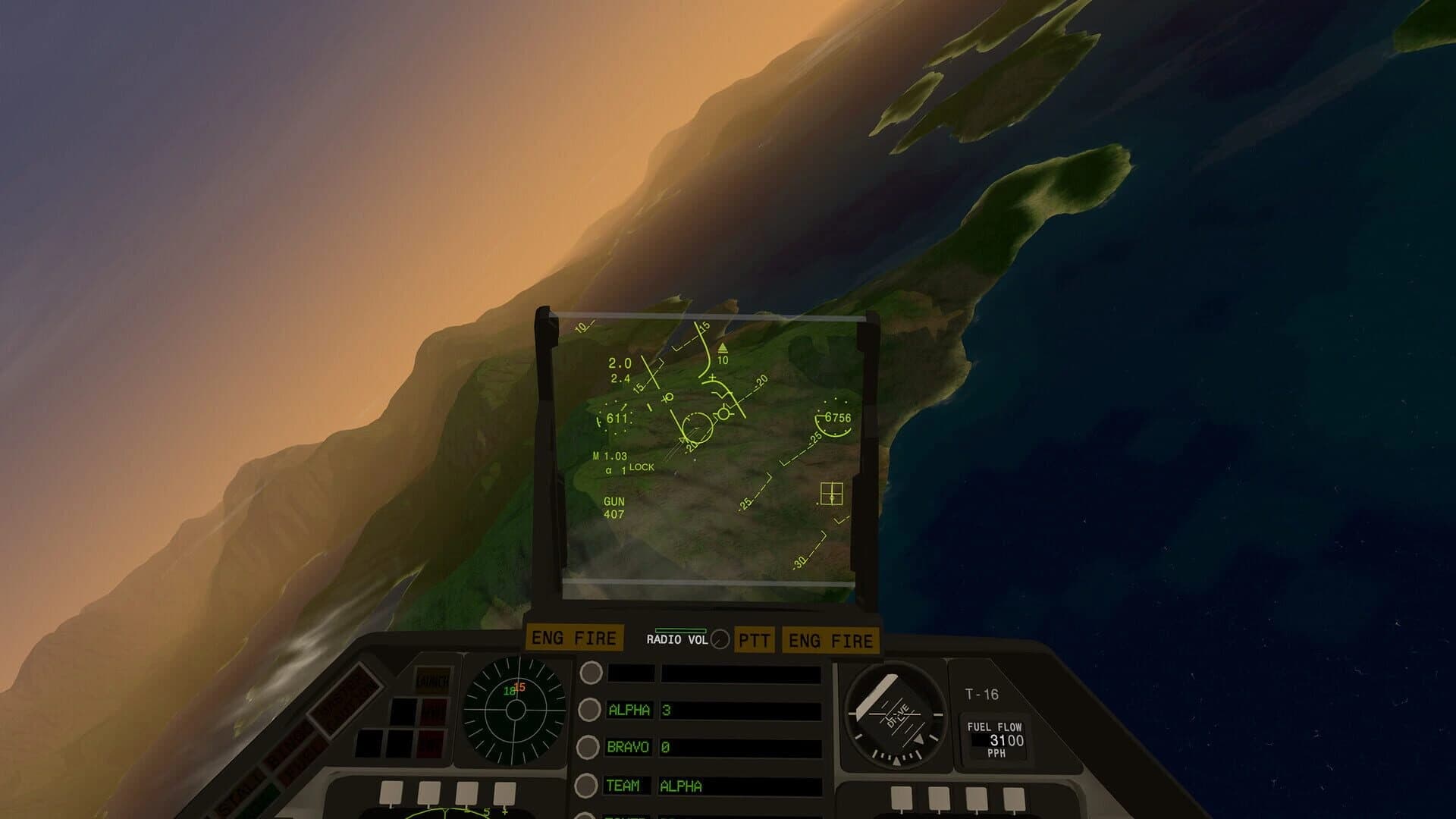This screenshot has width=1456, height=819.
Task: Click the LAUNCH indicator light
Action: pyautogui.click(x=434, y=680)
